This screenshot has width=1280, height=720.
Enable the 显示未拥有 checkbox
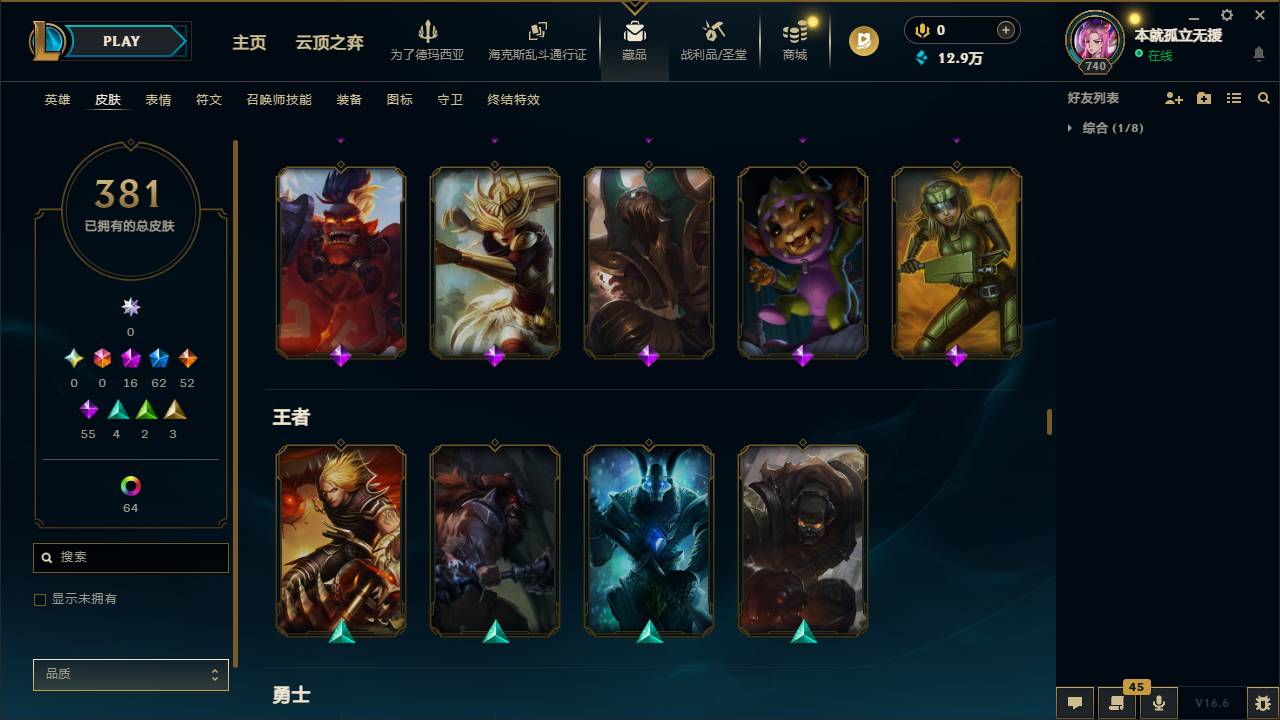click(x=40, y=599)
